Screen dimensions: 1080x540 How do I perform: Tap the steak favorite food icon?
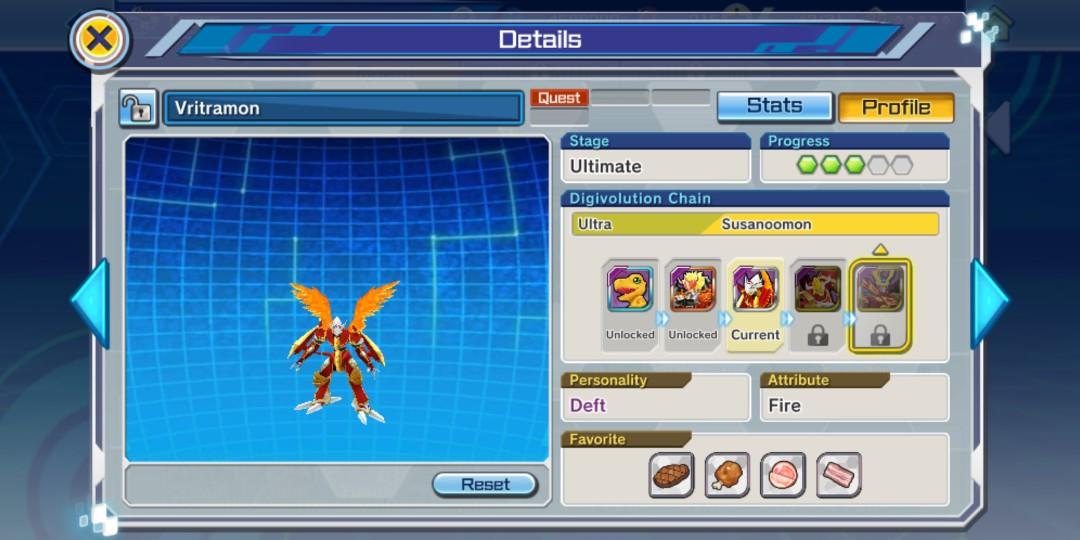click(x=672, y=475)
